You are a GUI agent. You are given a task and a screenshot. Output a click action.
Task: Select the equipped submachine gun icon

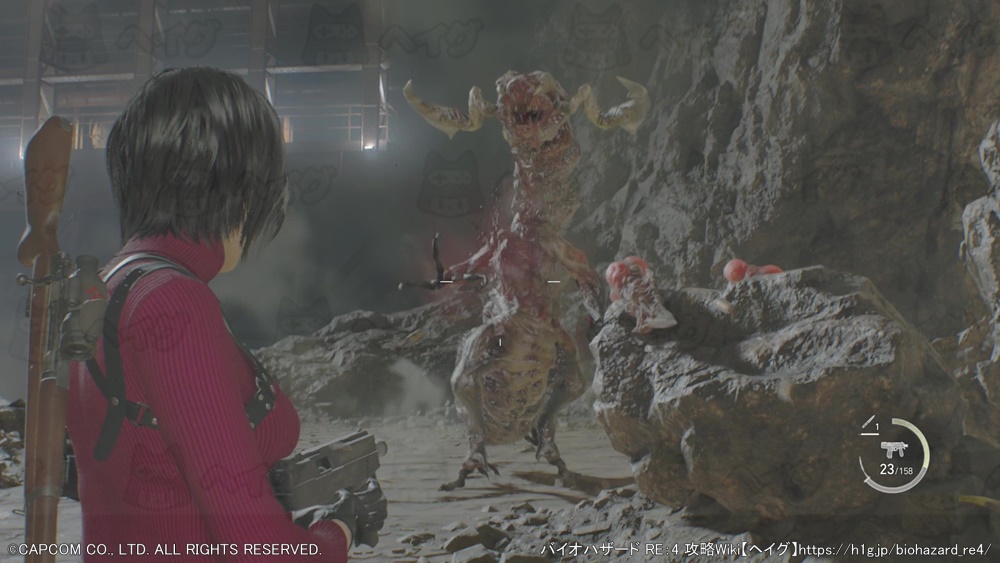click(893, 449)
